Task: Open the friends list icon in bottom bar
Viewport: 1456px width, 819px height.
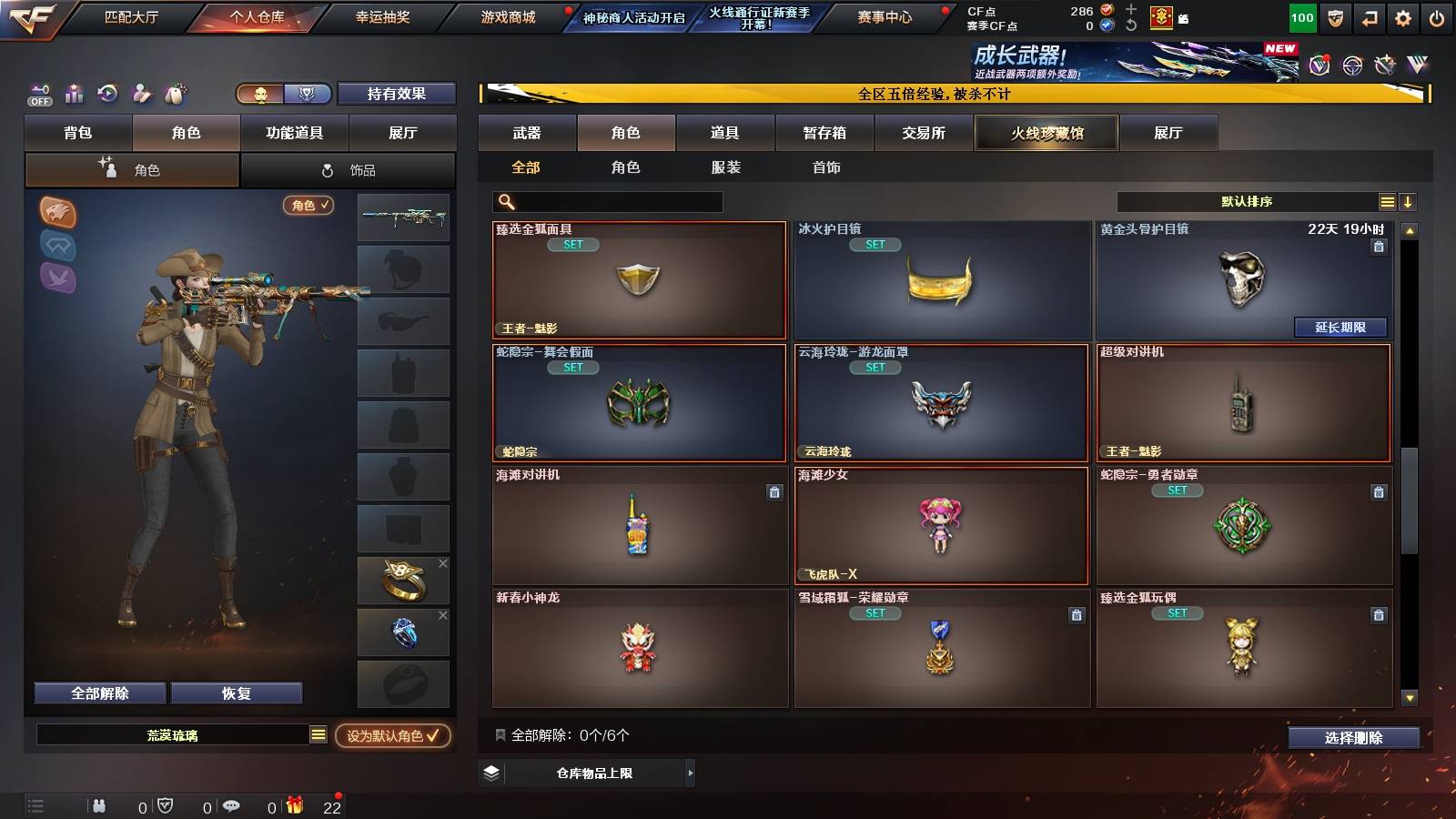Action: point(98,805)
